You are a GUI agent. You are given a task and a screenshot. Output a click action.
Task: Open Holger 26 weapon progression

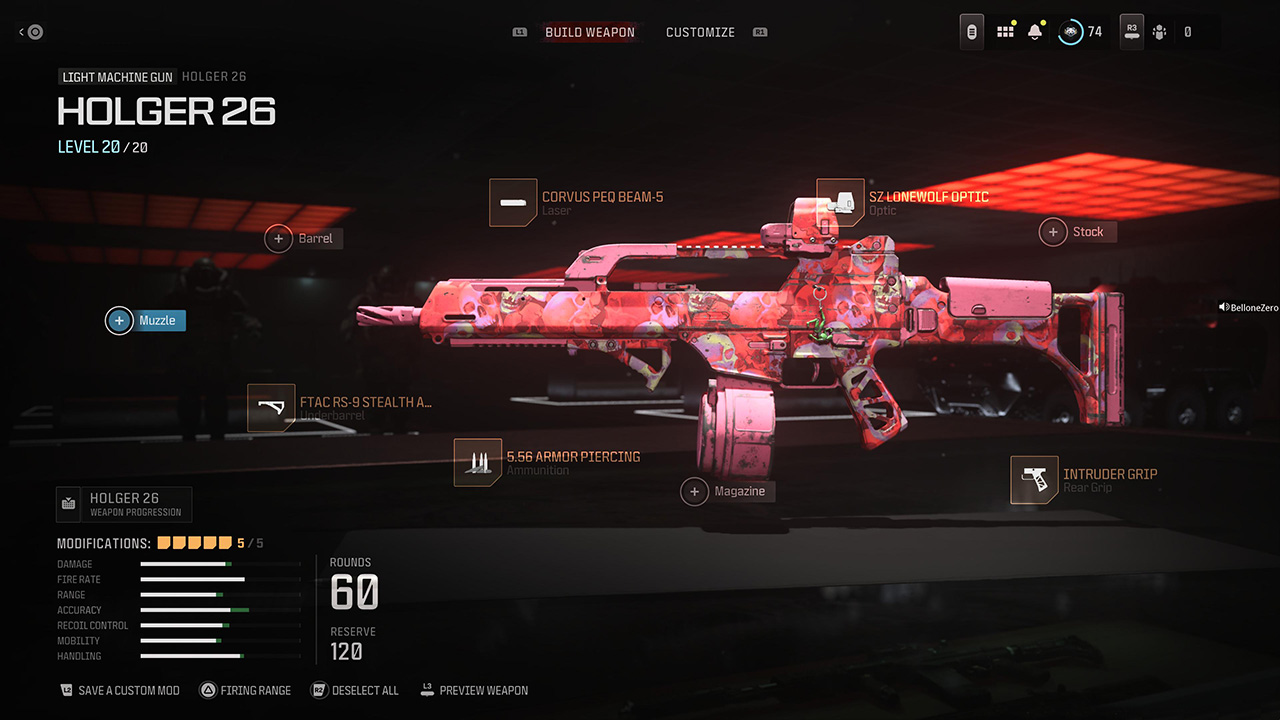point(124,504)
